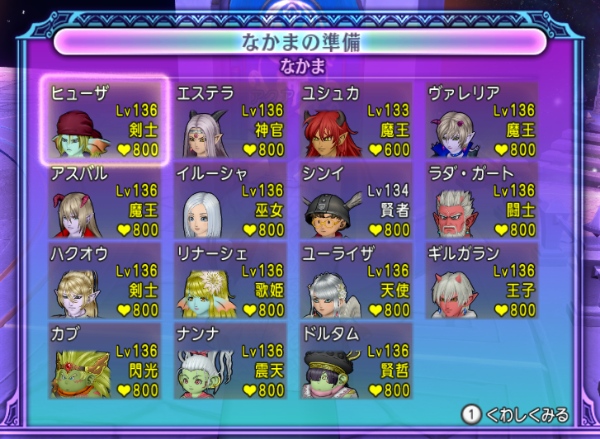Select イルーシャ the shrine maiden
This screenshot has width=600, height=439.
tap(231, 201)
